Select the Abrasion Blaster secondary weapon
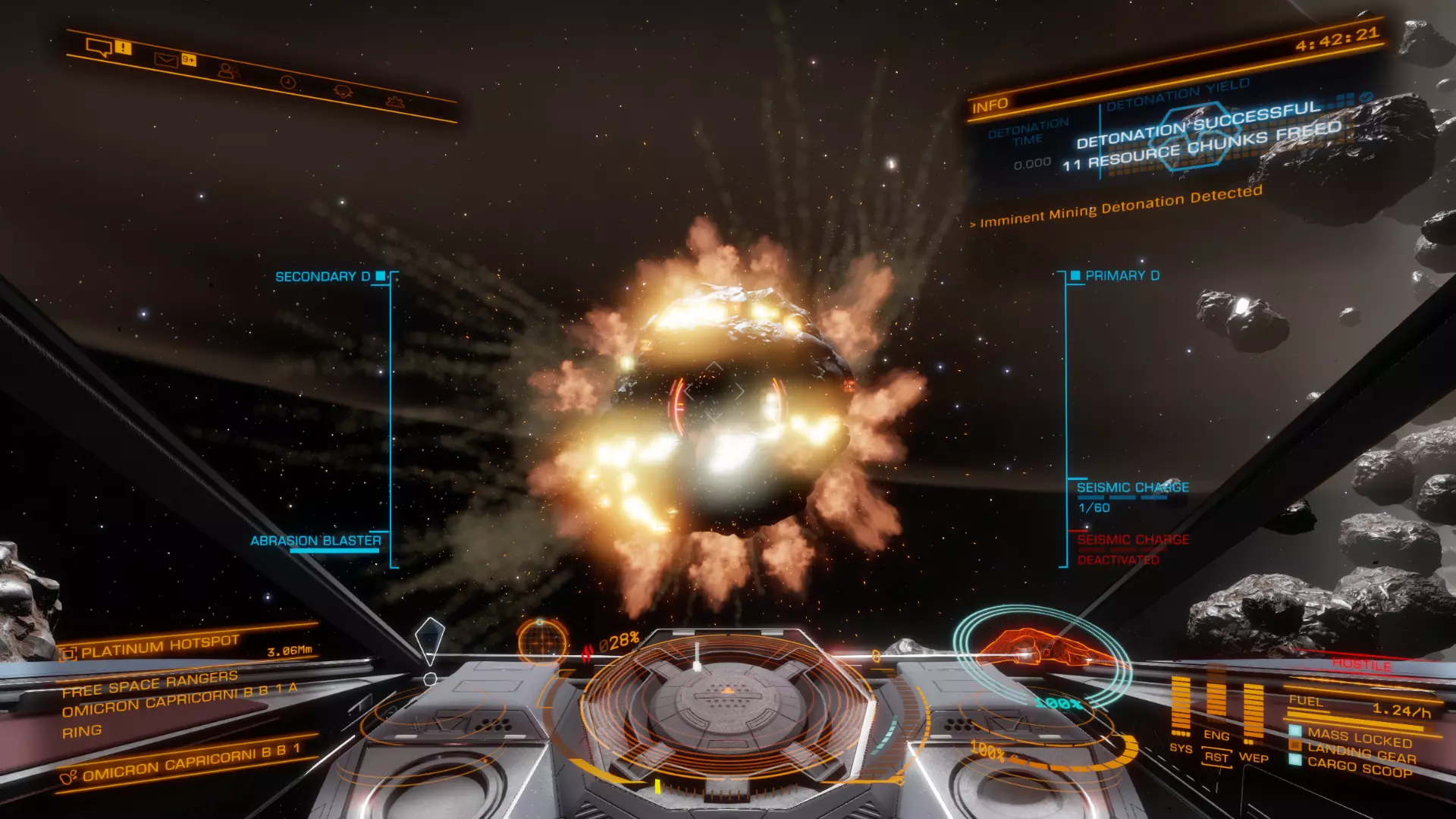The height and width of the screenshot is (819, 1456). [x=315, y=541]
